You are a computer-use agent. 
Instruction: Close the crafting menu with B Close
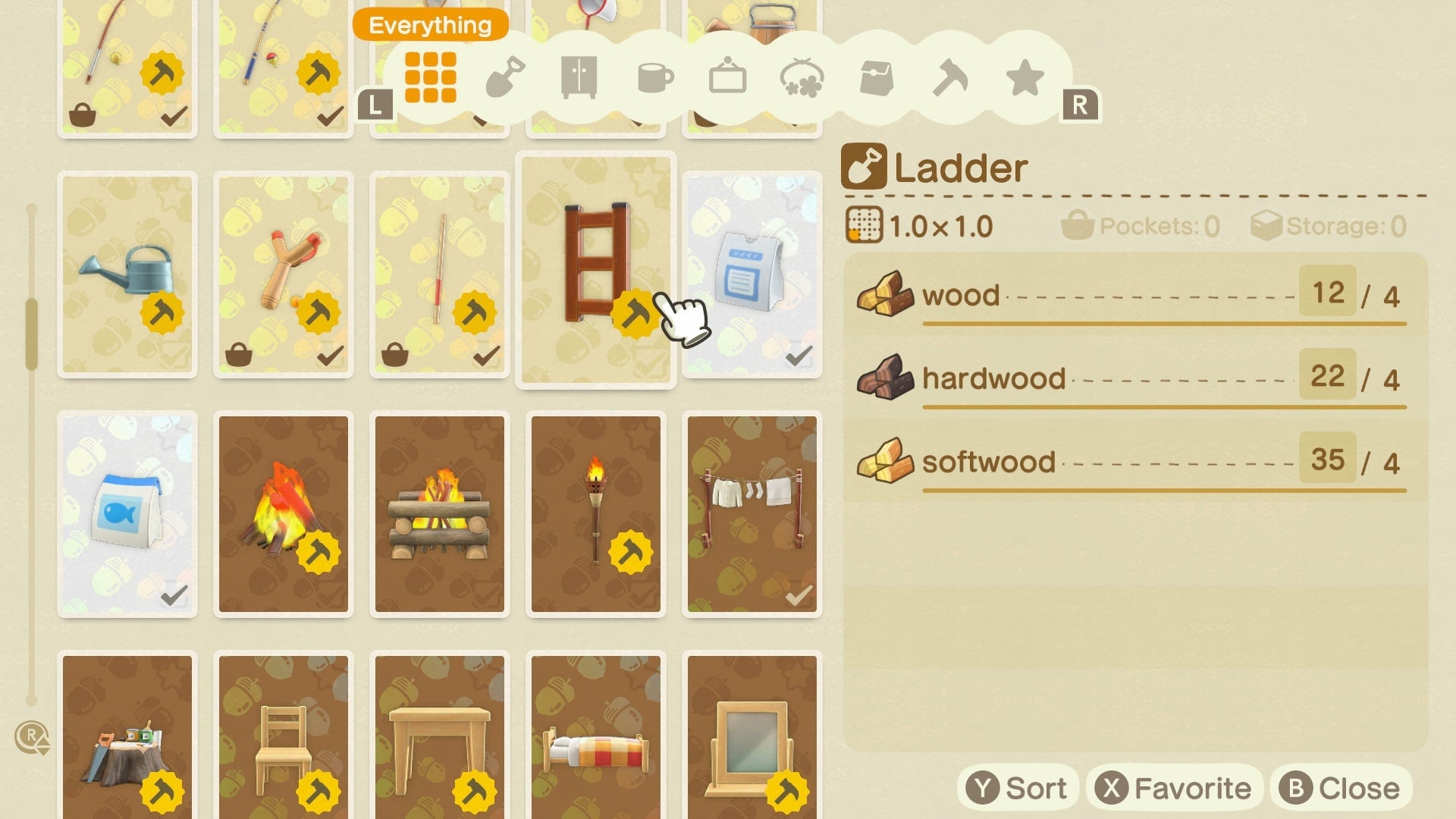click(1336, 787)
